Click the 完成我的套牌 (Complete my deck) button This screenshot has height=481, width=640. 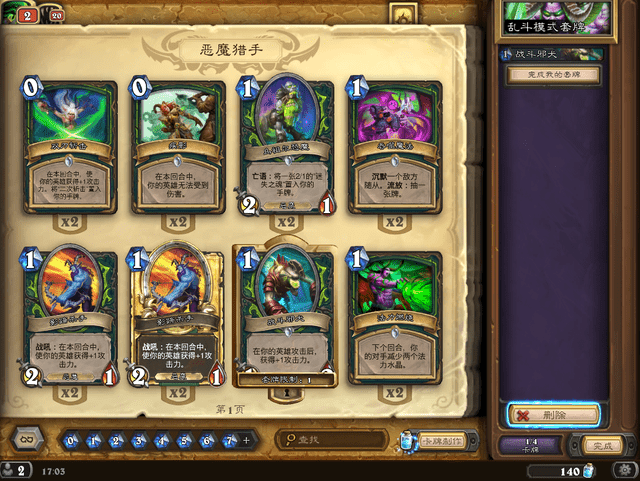(555, 74)
